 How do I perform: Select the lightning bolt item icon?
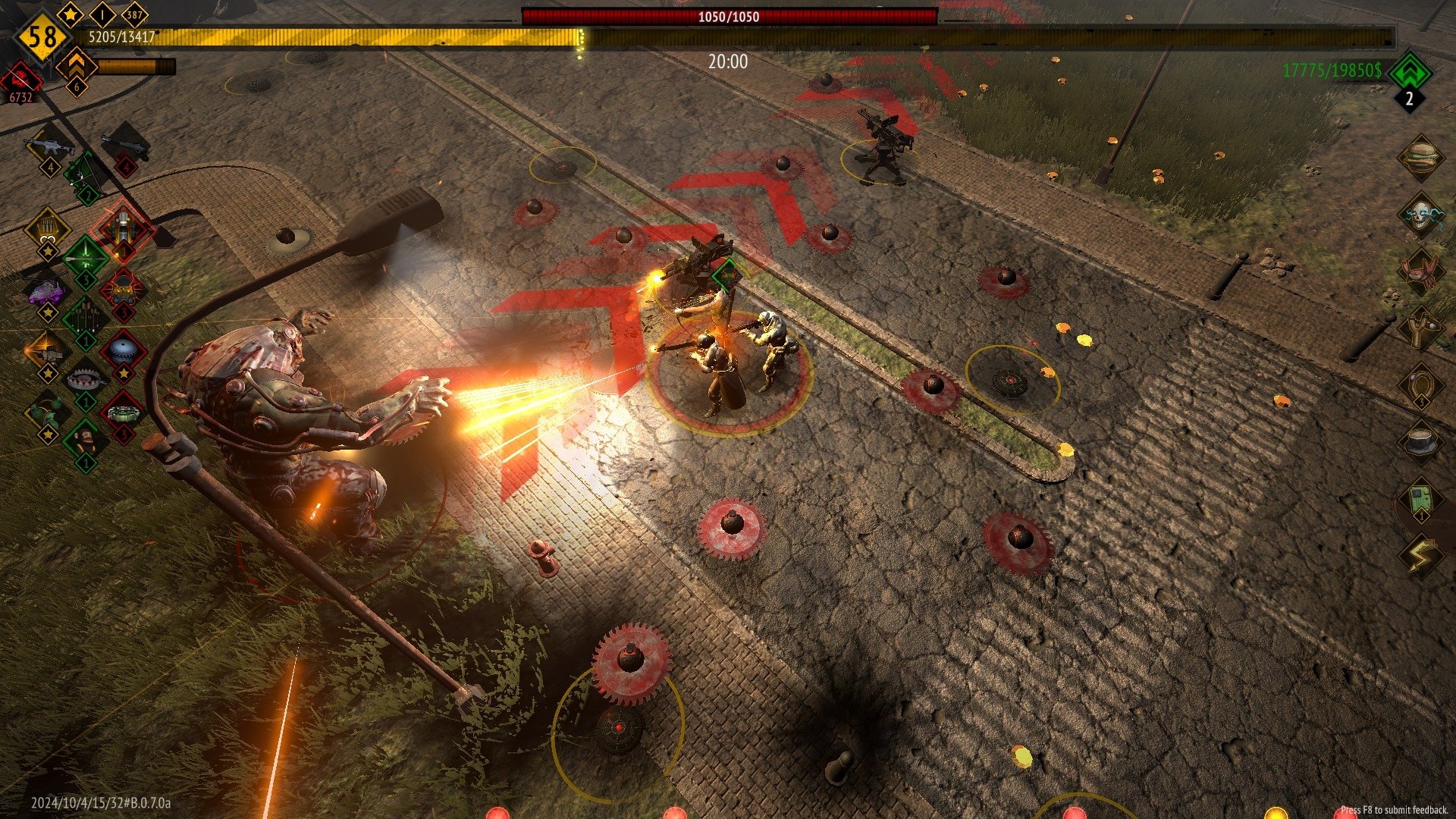1420,557
